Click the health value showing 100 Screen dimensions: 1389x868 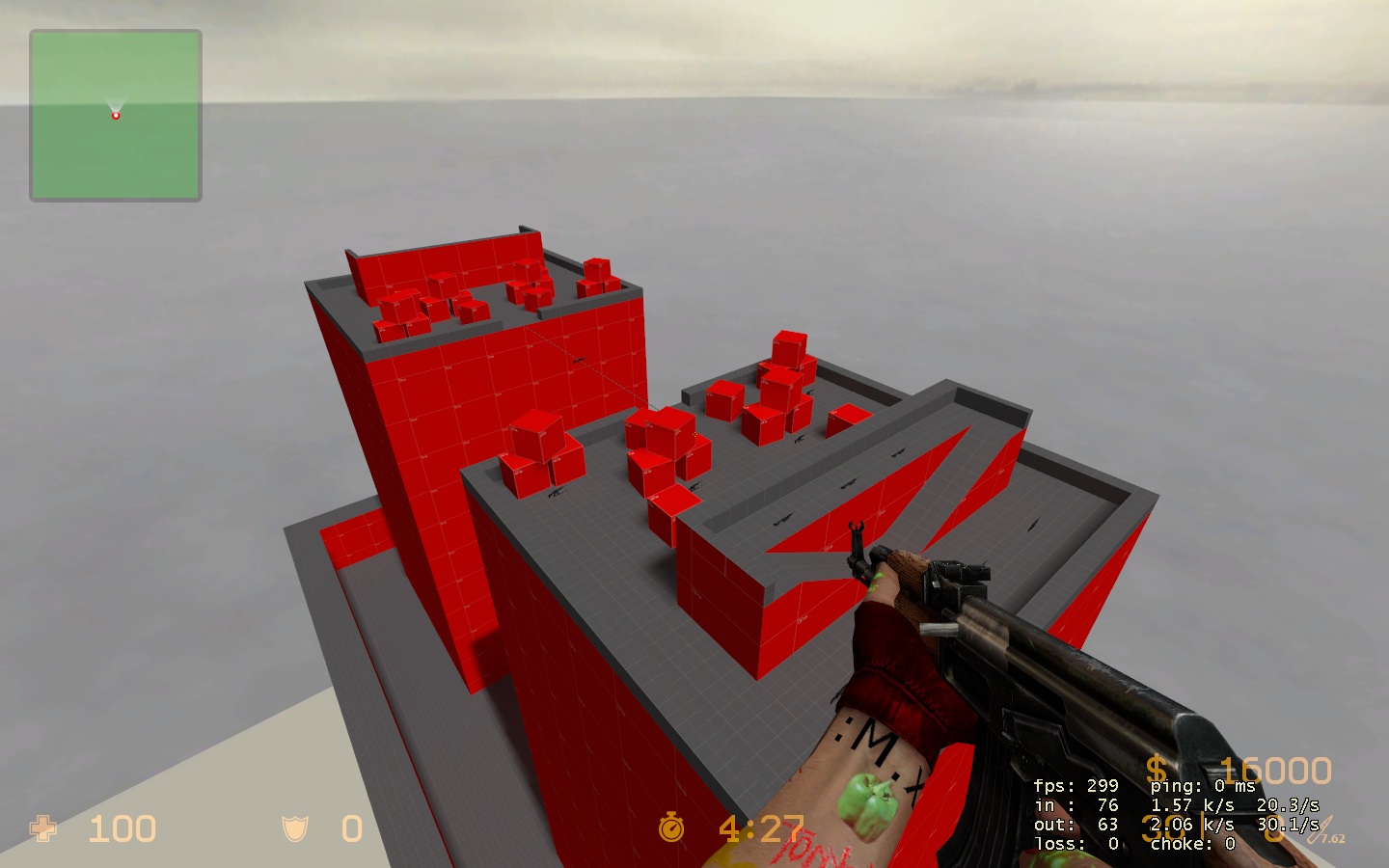(x=121, y=829)
